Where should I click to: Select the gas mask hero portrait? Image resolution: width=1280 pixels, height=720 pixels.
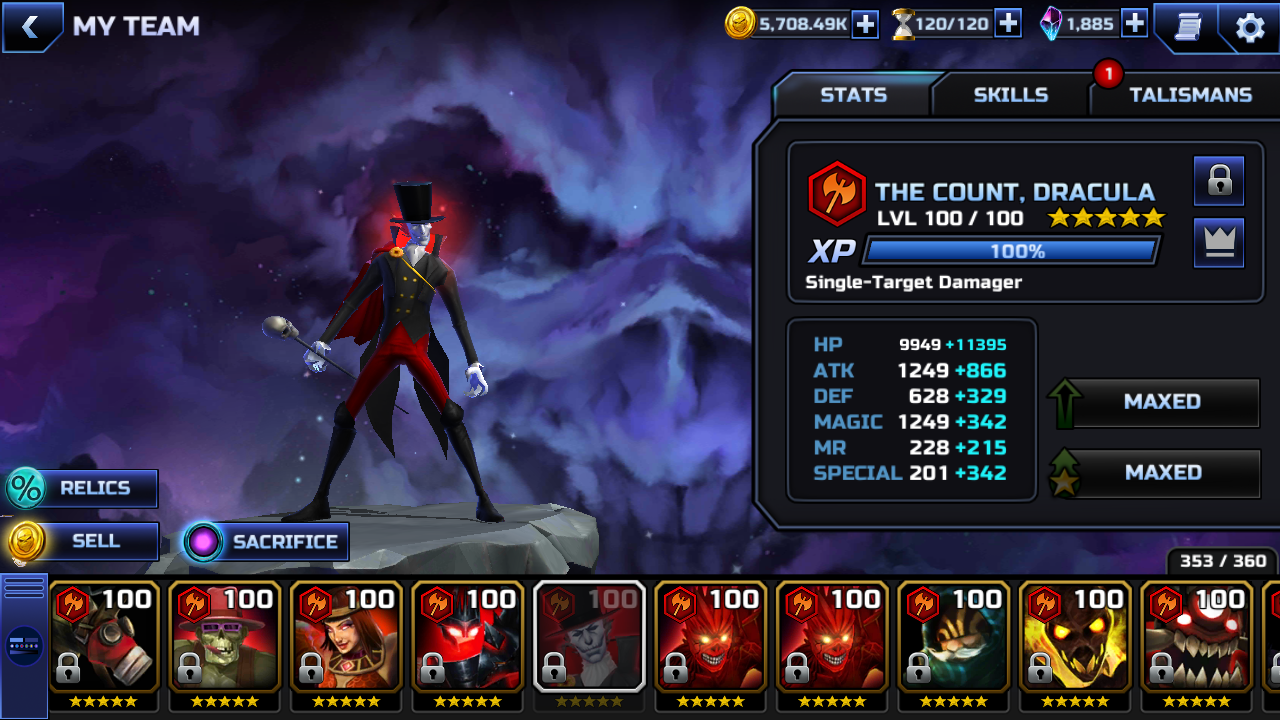104,636
